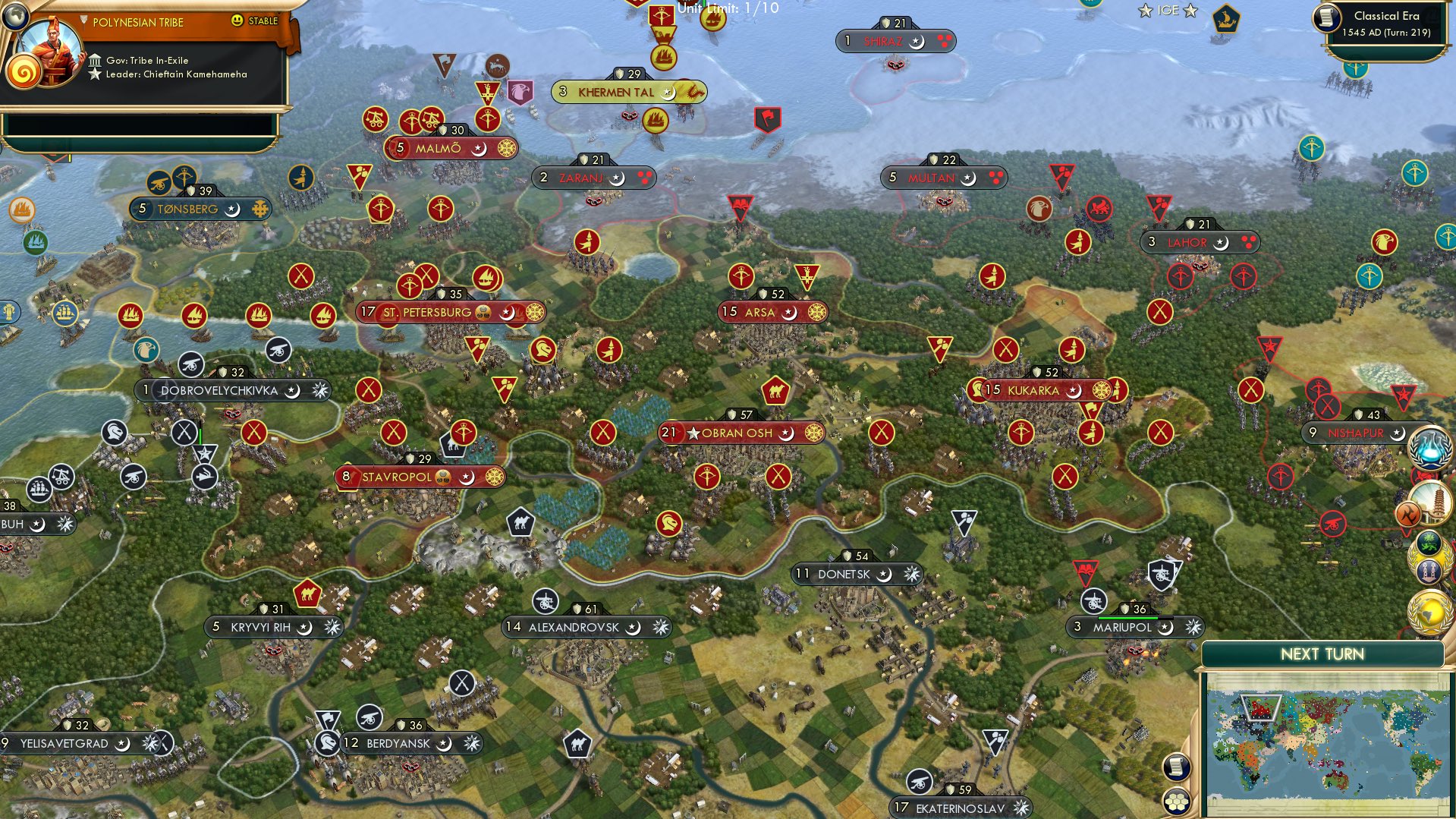Open the technology tree via the science flask icon
The width and height of the screenshot is (1456, 819).
point(1429,448)
